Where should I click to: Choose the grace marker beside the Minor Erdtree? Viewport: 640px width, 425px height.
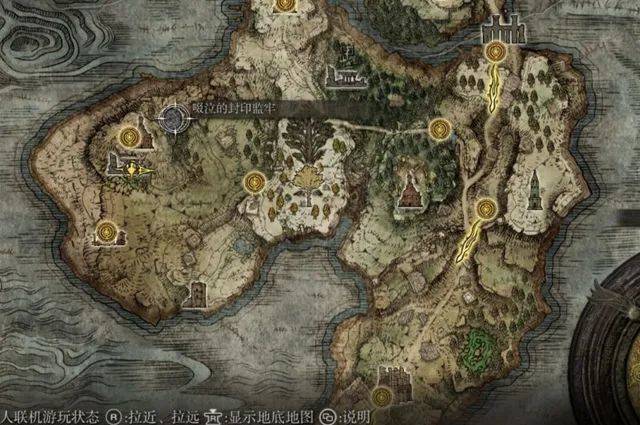[255, 182]
